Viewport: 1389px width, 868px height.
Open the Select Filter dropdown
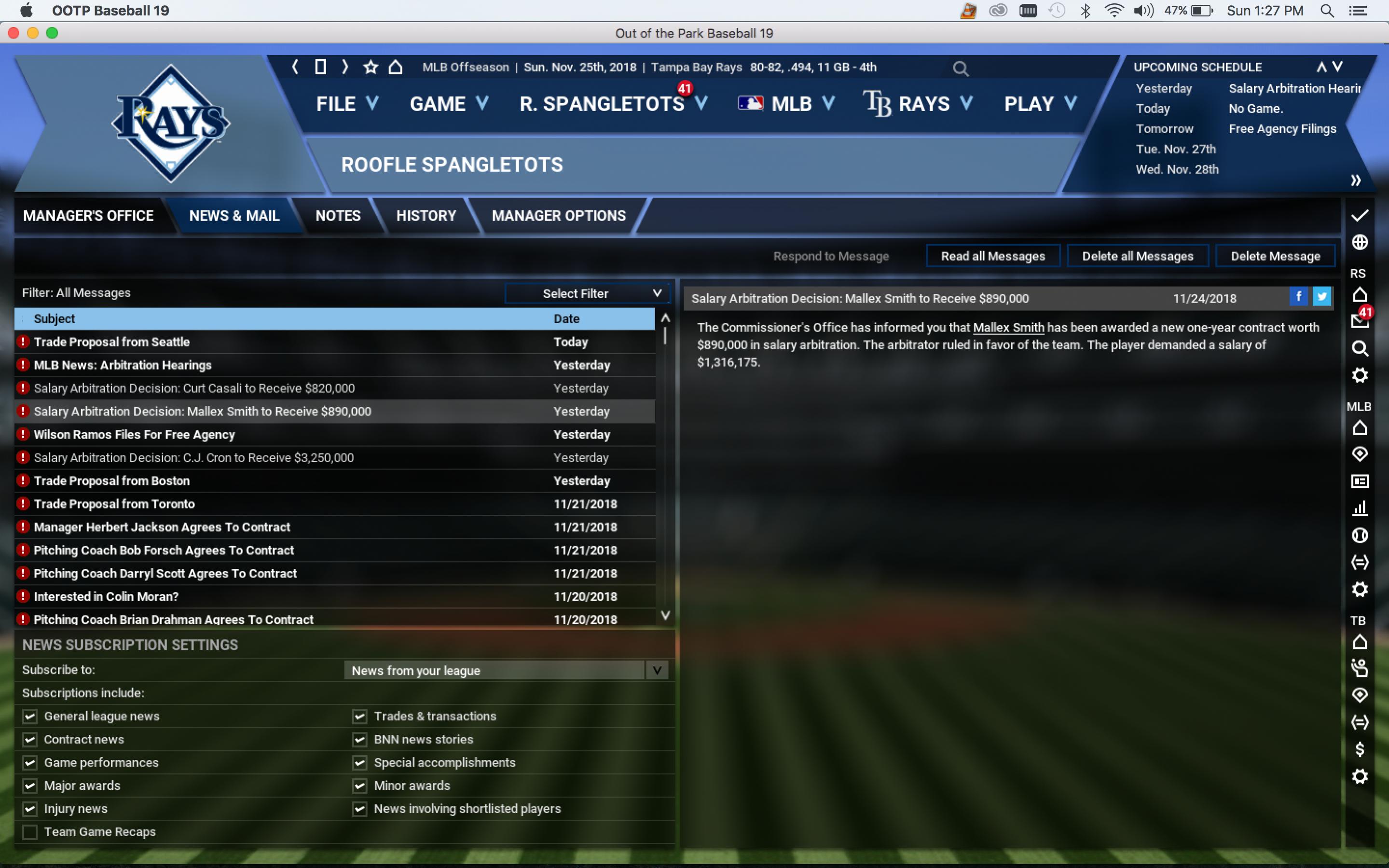tap(587, 293)
